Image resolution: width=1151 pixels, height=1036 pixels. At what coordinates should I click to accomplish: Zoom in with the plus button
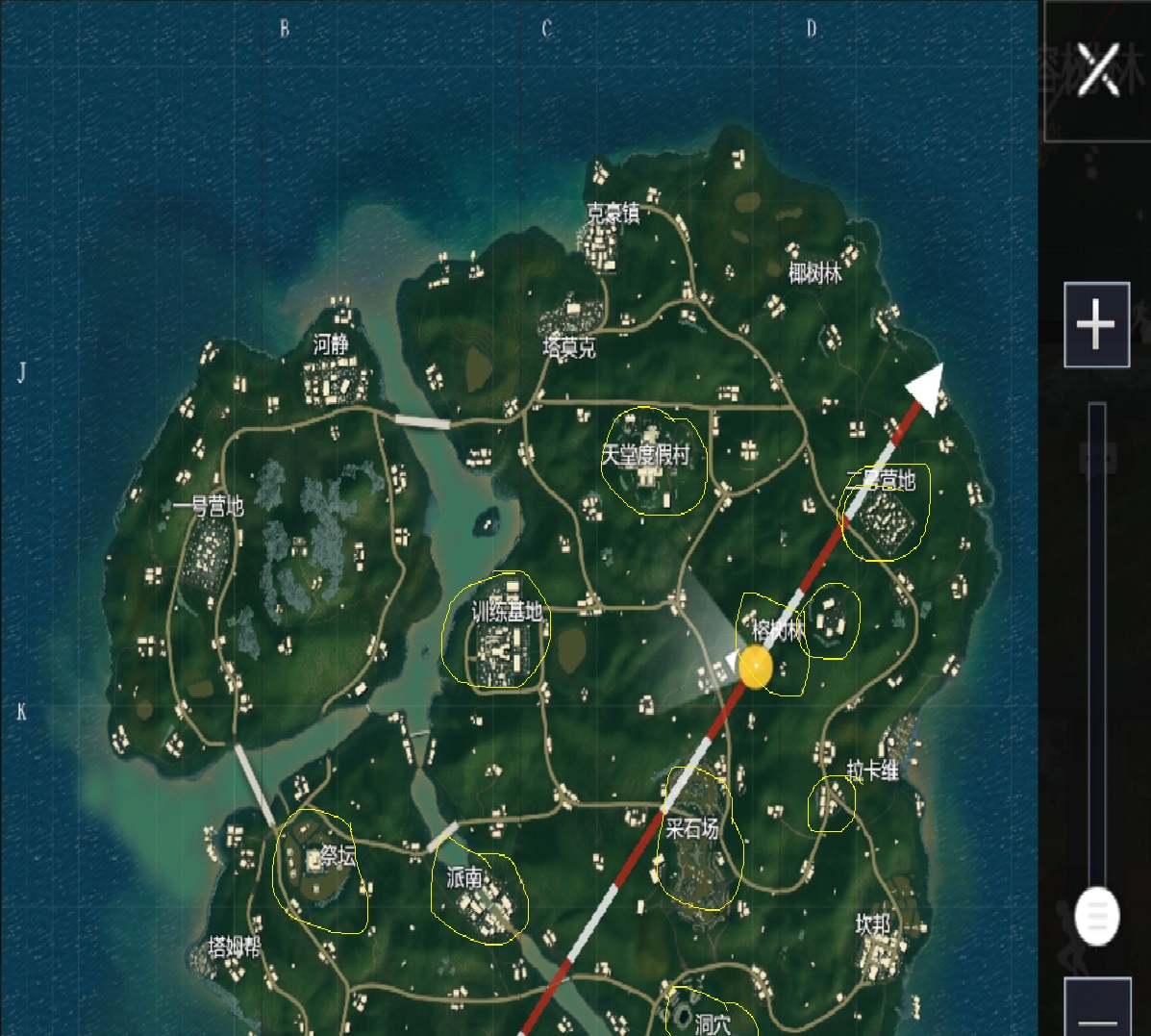[x=1096, y=325]
